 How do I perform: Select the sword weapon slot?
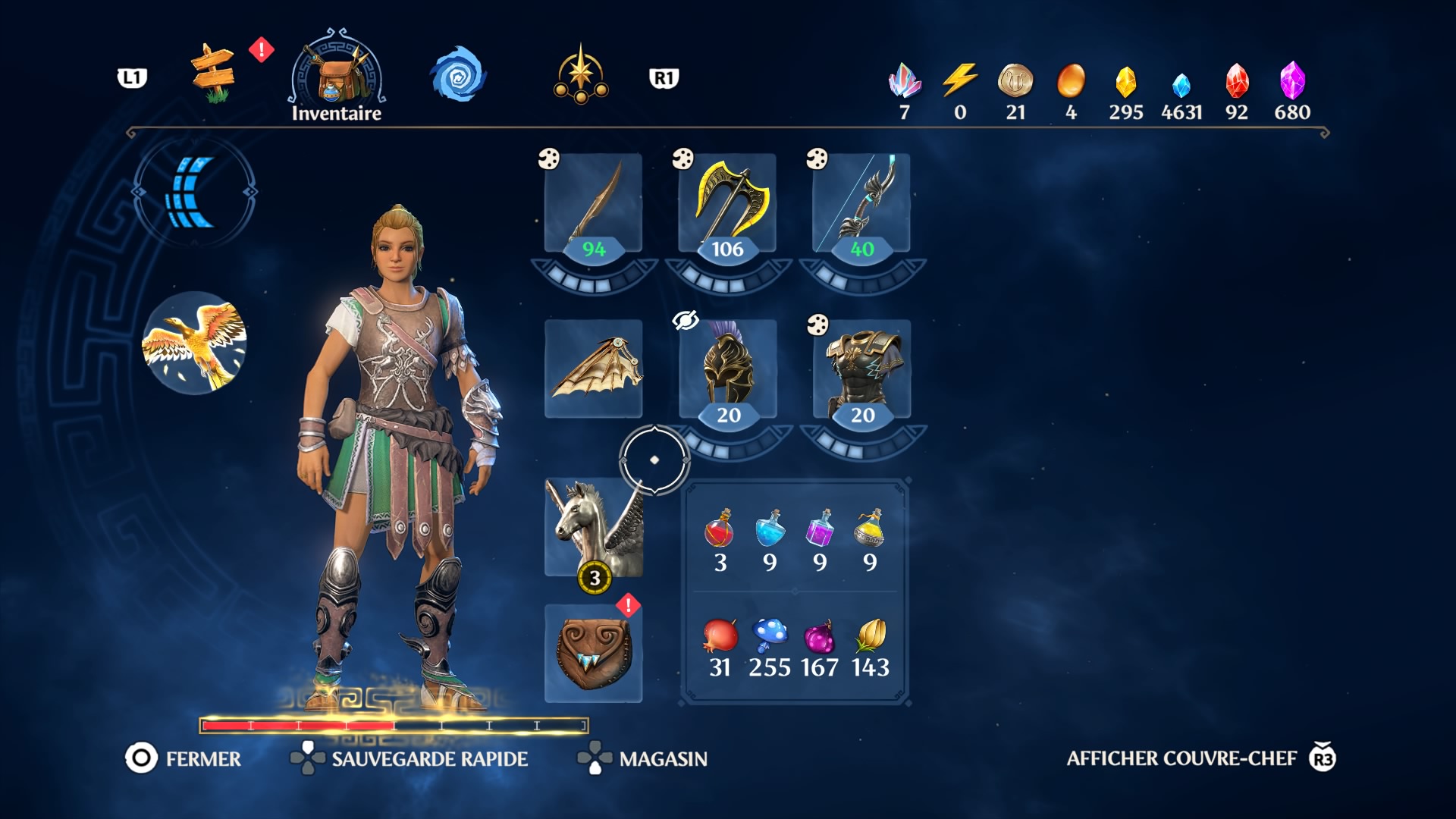[x=593, y=203]
